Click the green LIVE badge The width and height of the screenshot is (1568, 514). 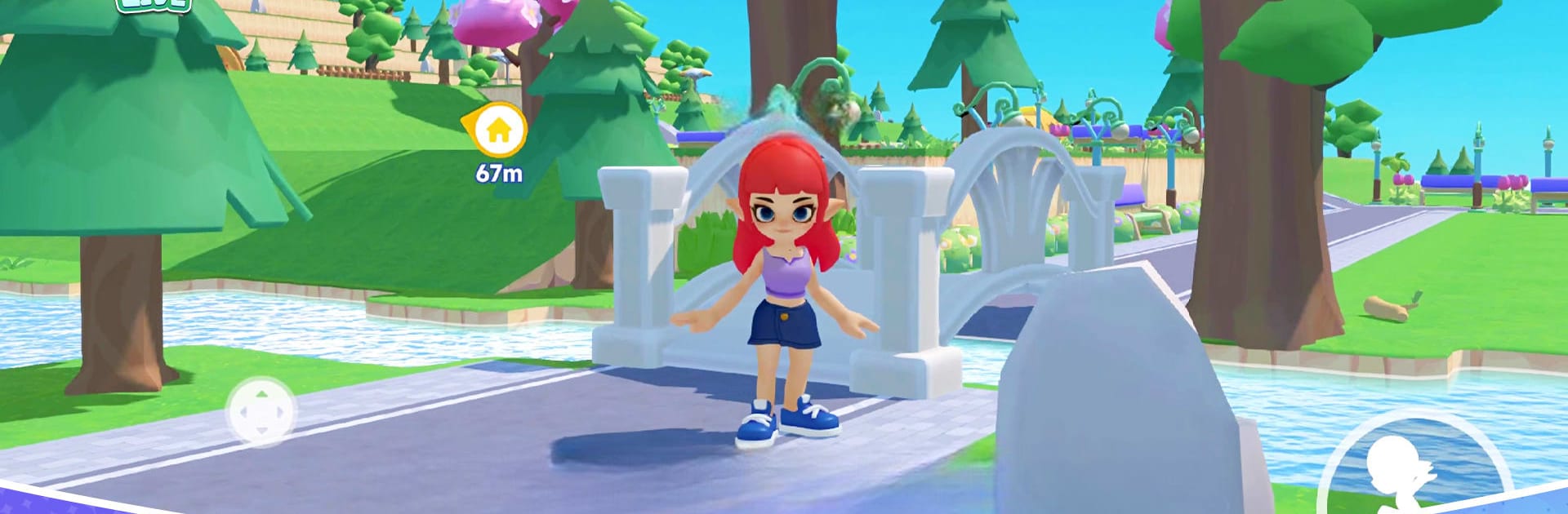tap(154, 5)
